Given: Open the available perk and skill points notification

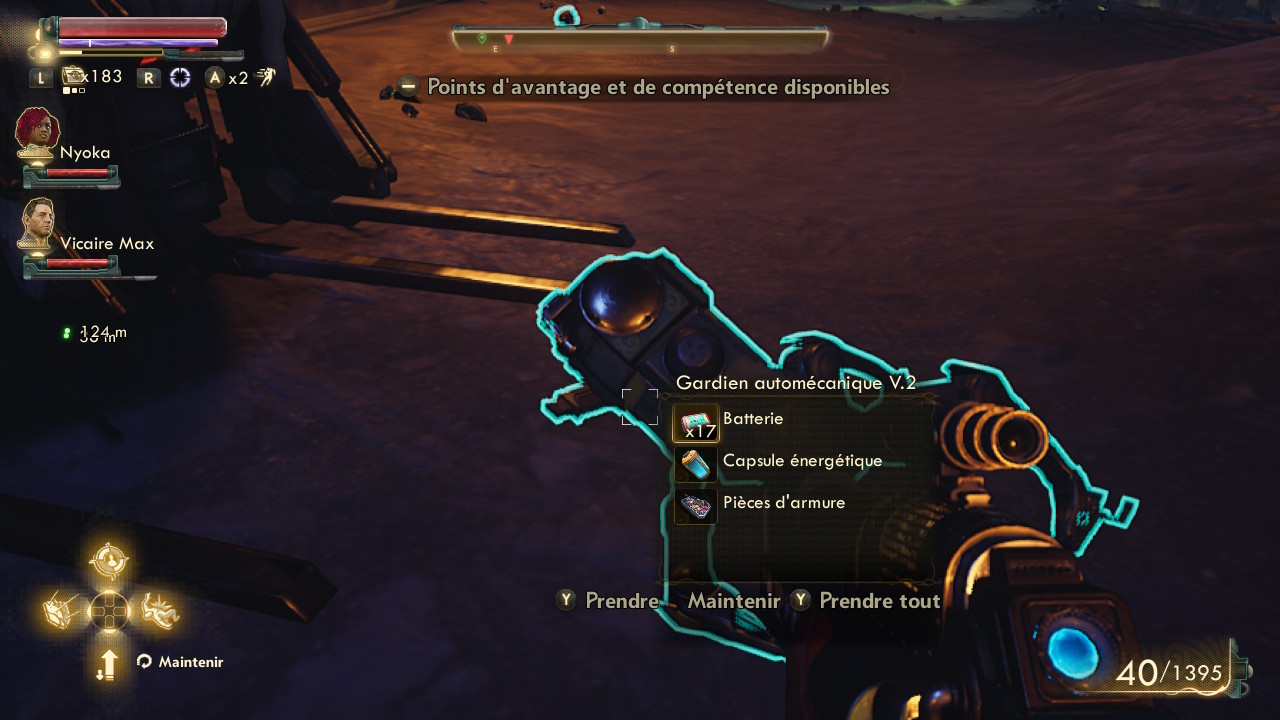Looking at the screenshot, I should click(x=657, y=88).
